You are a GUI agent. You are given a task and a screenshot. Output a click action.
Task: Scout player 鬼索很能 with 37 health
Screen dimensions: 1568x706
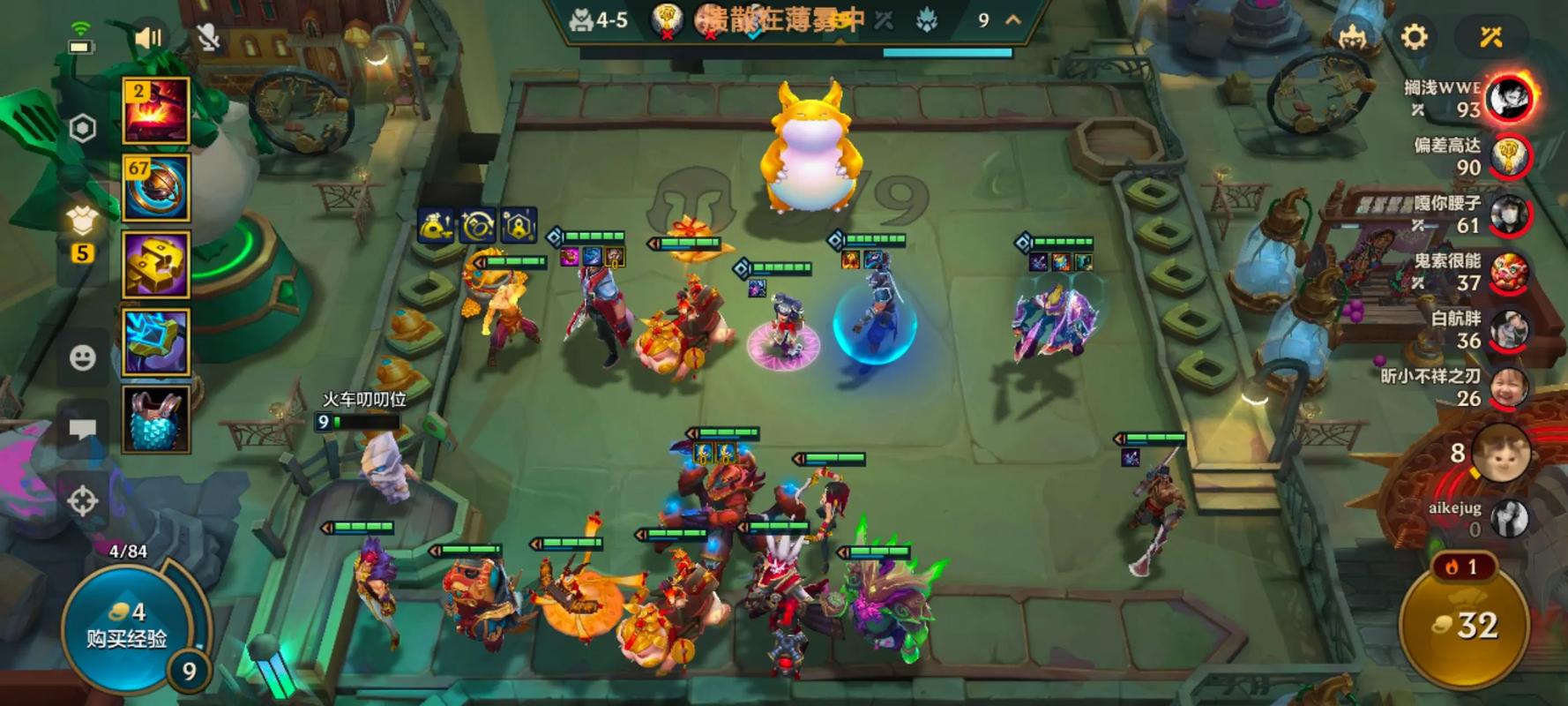click(1508, 272)
